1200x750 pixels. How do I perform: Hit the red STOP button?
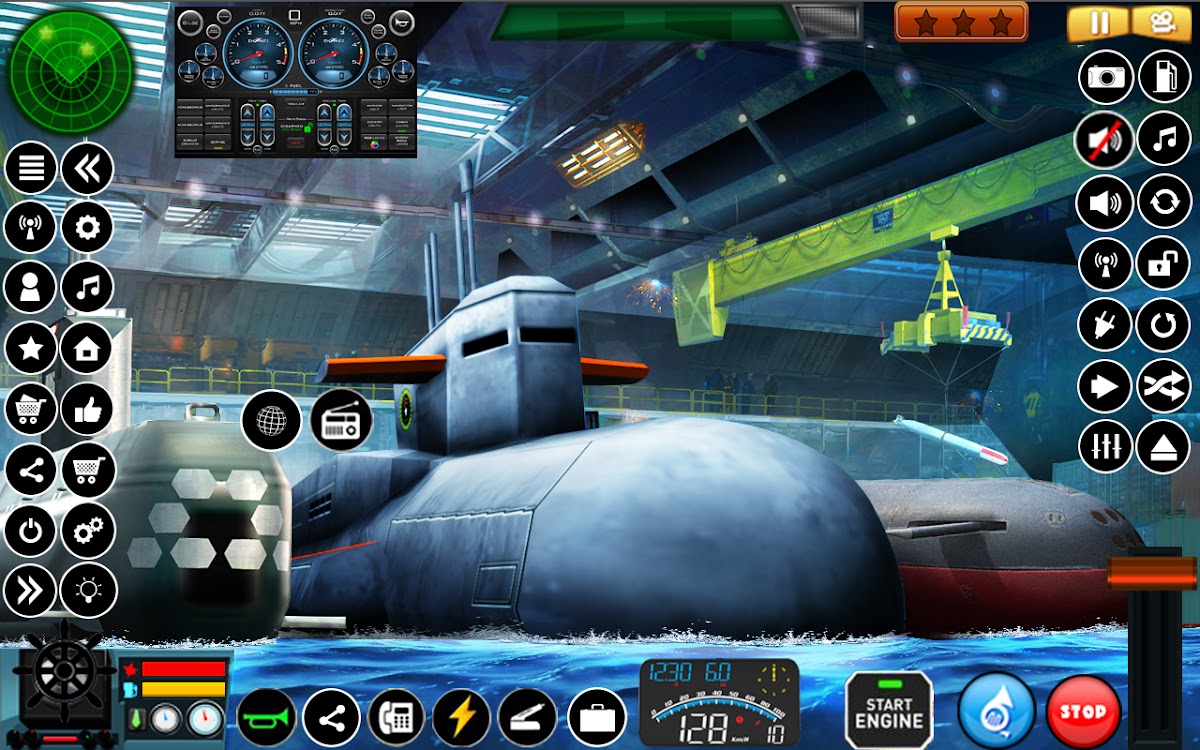[1083, 712]
